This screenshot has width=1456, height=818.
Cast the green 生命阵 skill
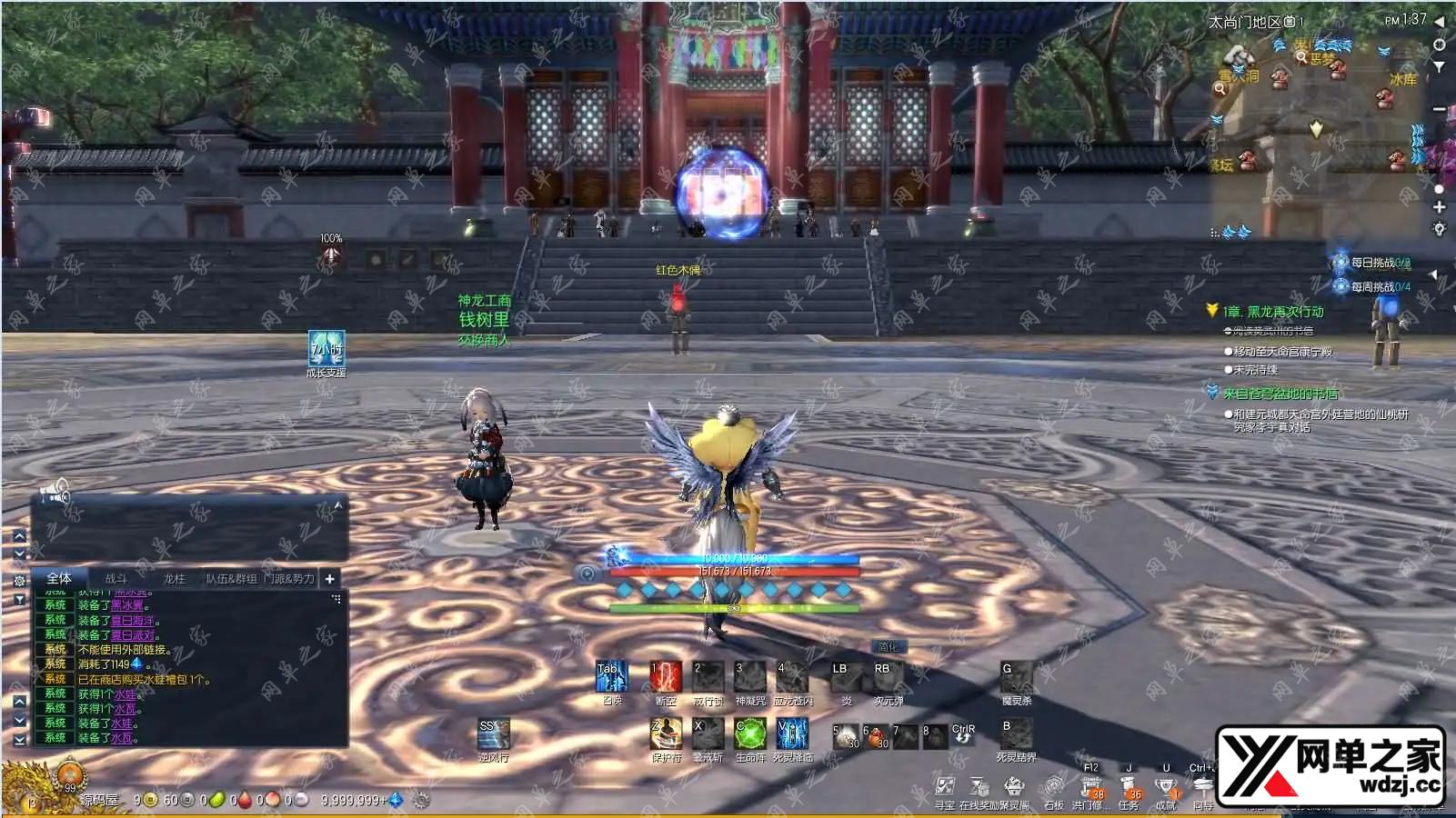click(x=750, y=733)
